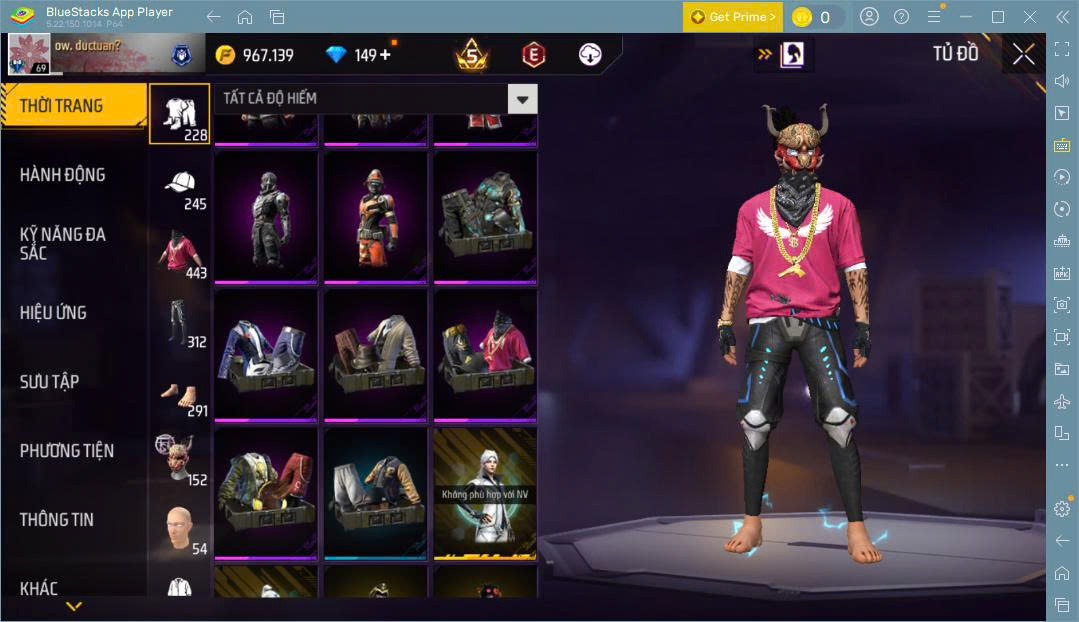Select the dark armored soldier outfit

[266, 215]
